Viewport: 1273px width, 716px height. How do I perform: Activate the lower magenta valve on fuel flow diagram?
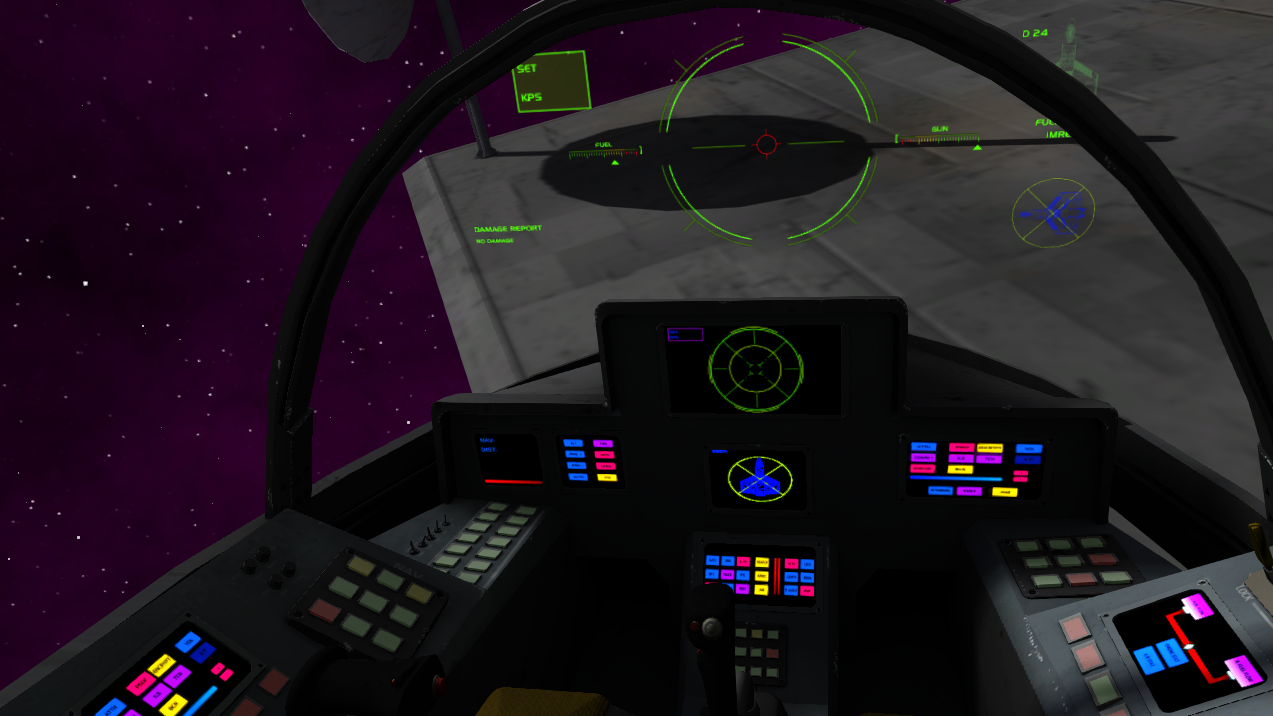(x=1243, y=671)
